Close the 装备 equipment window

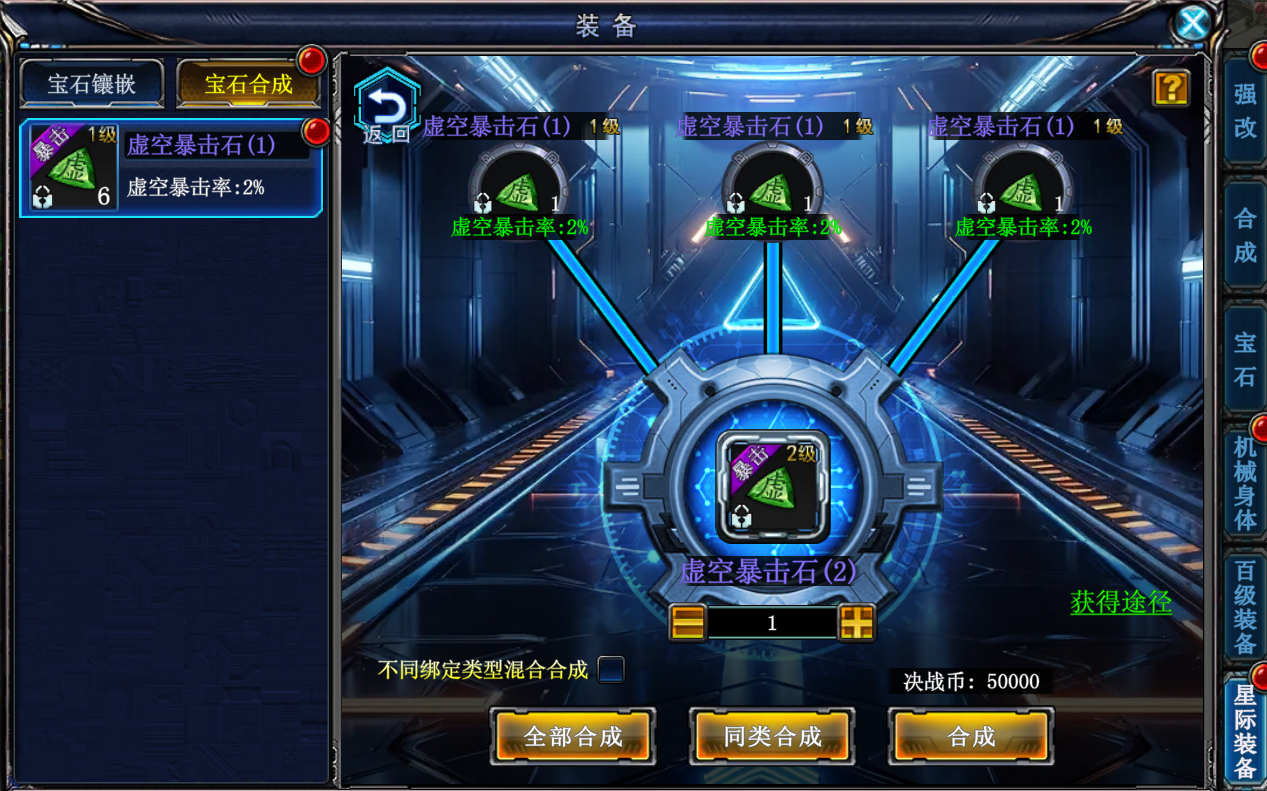click(x=1192, y=22)
